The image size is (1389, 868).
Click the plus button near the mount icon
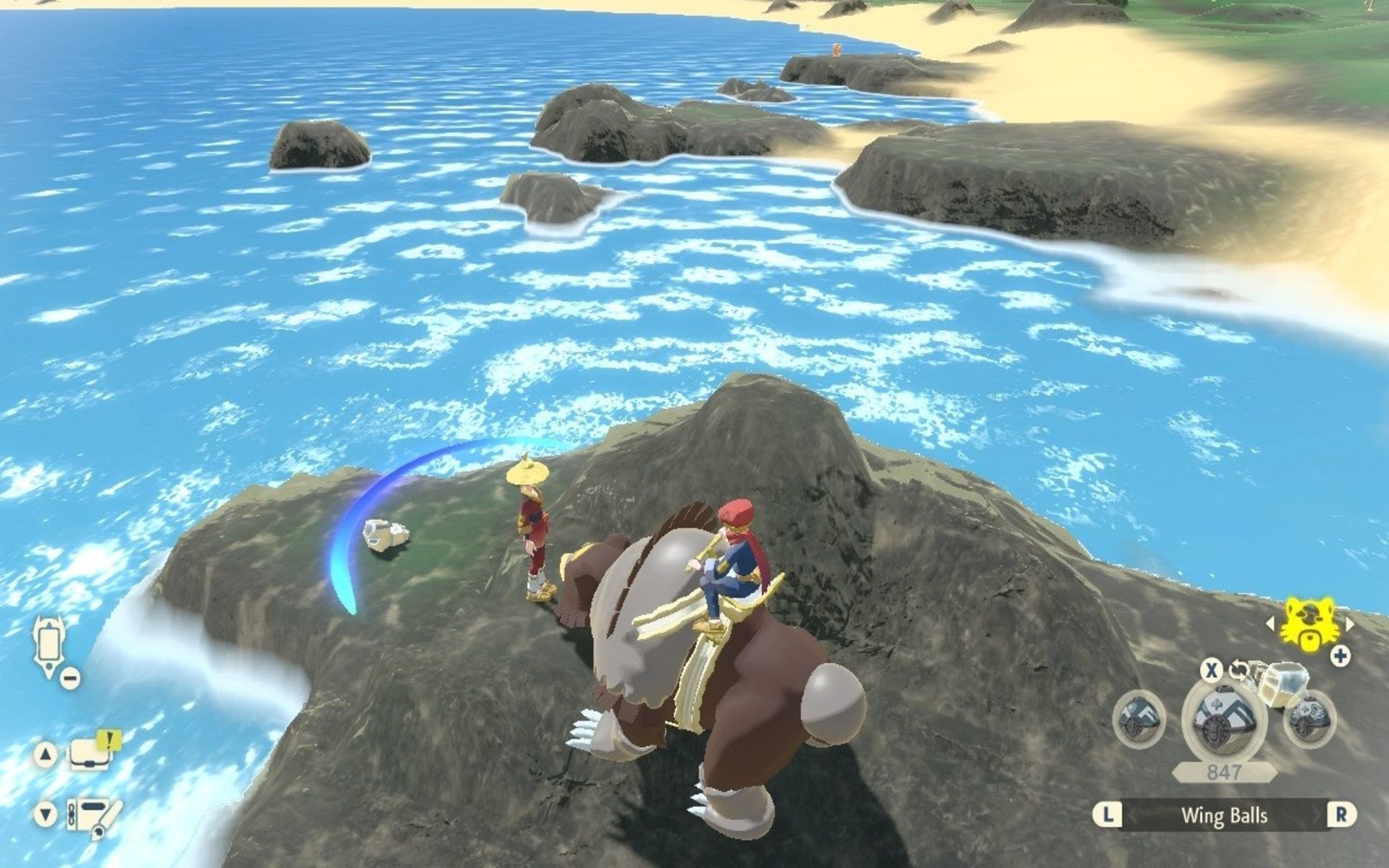click(x=1340, y=655)
